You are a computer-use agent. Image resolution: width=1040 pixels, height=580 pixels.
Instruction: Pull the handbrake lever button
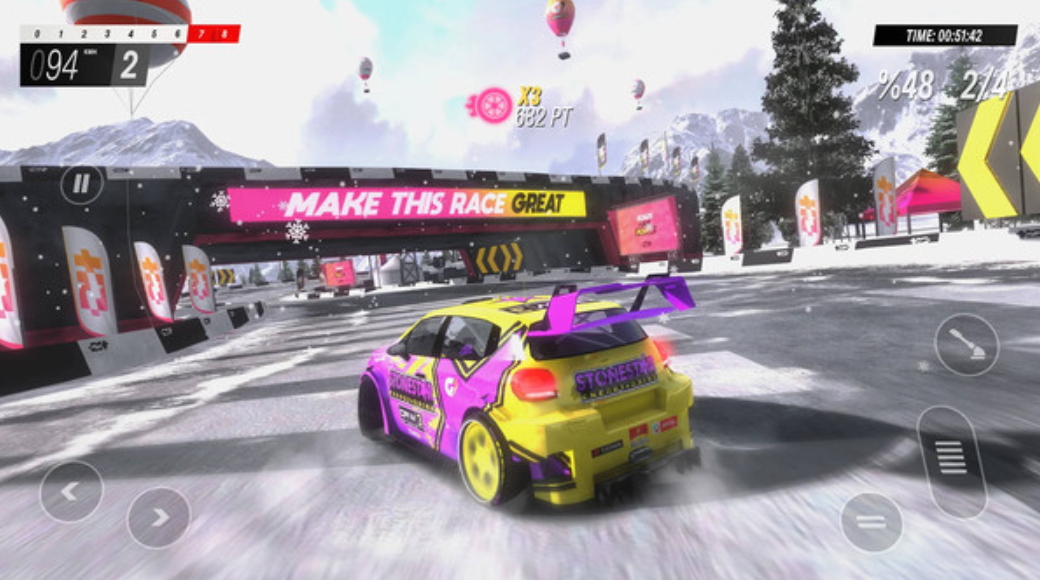point(966,344)
